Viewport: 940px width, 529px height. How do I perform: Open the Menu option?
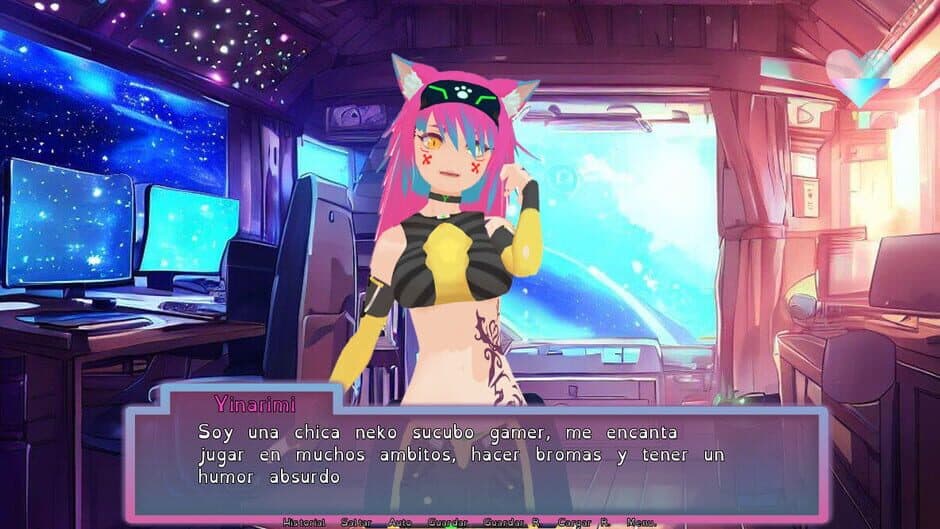[641, 522]
